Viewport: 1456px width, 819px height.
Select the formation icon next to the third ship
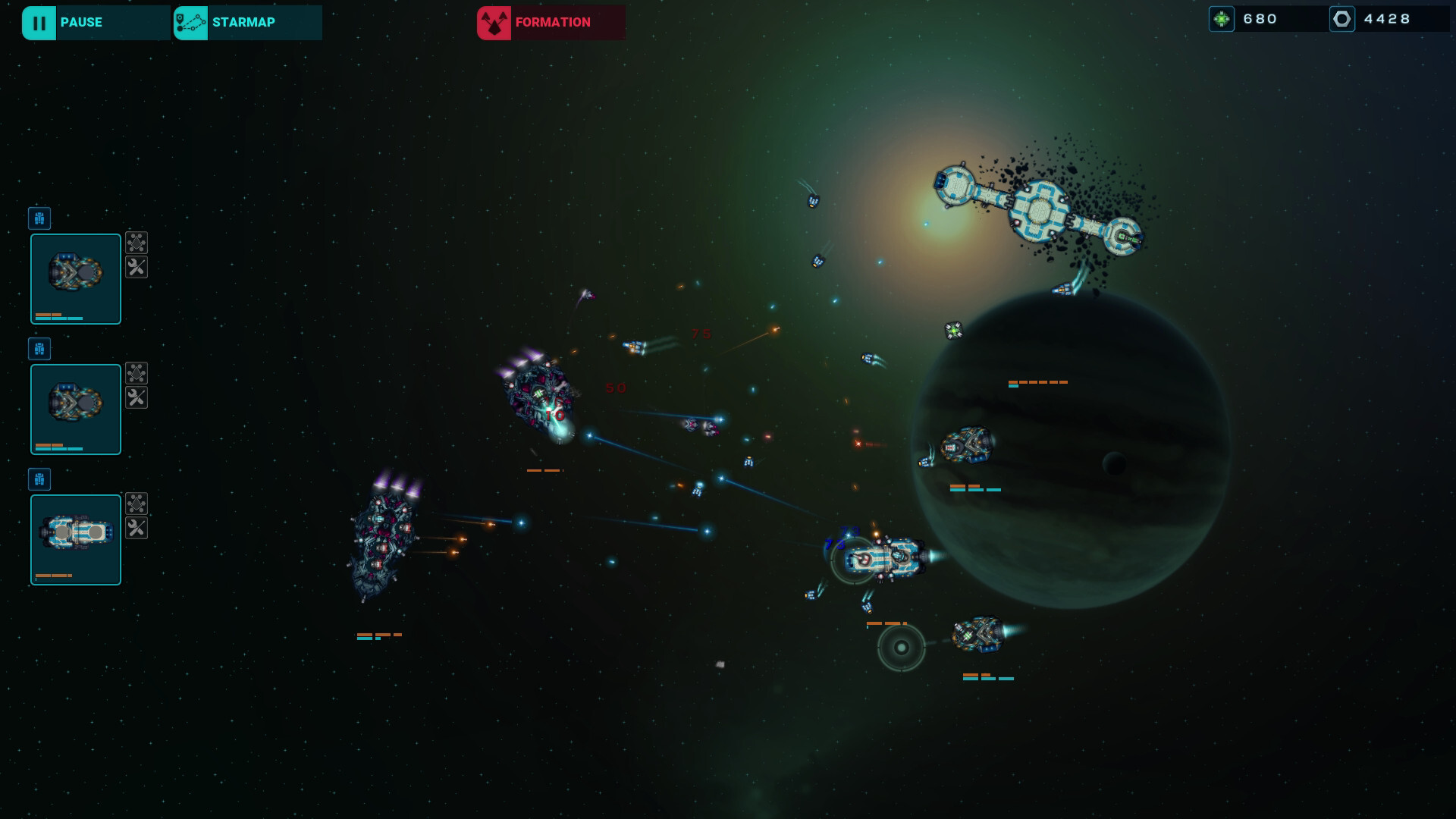[136, 503]
